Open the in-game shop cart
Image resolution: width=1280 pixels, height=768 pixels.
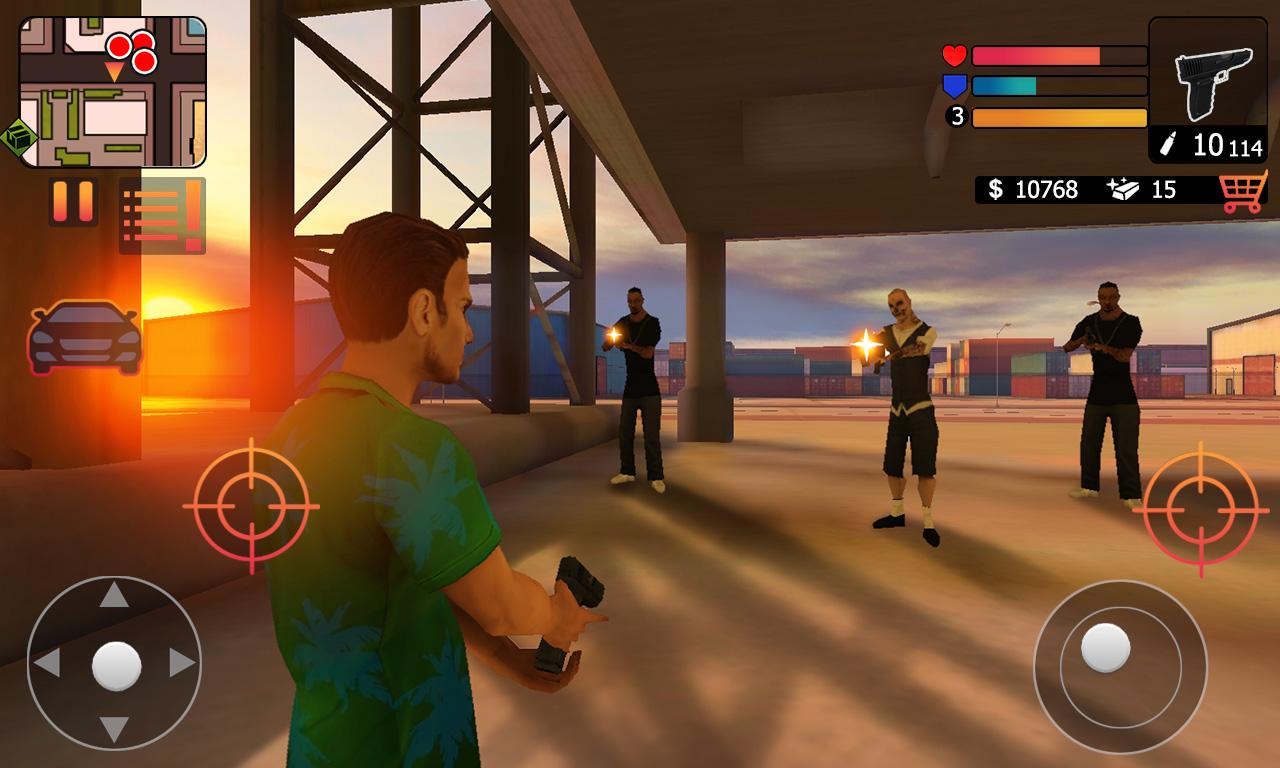[1244, 190]
